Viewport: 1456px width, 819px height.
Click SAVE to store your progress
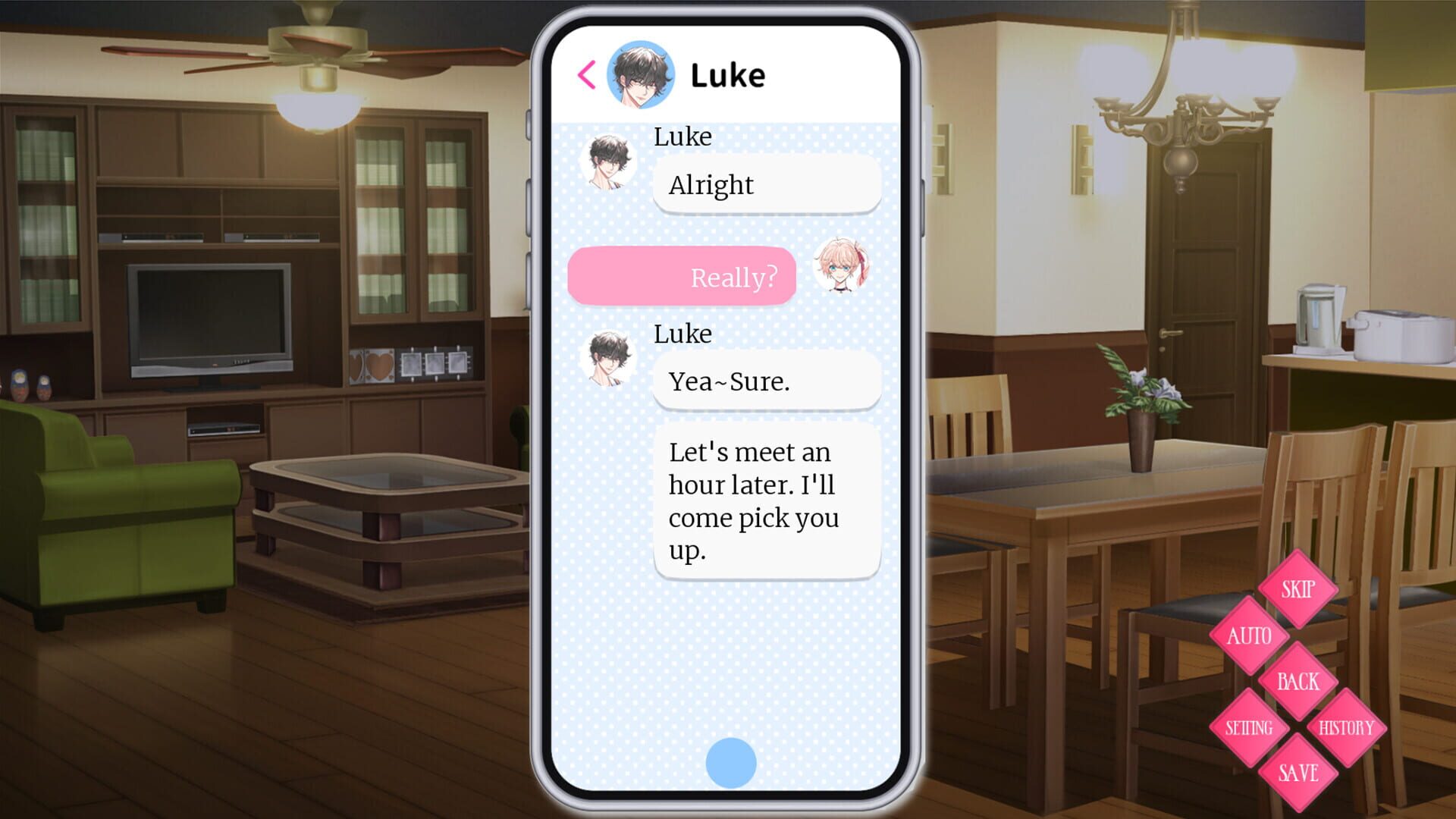[1297, 773]
